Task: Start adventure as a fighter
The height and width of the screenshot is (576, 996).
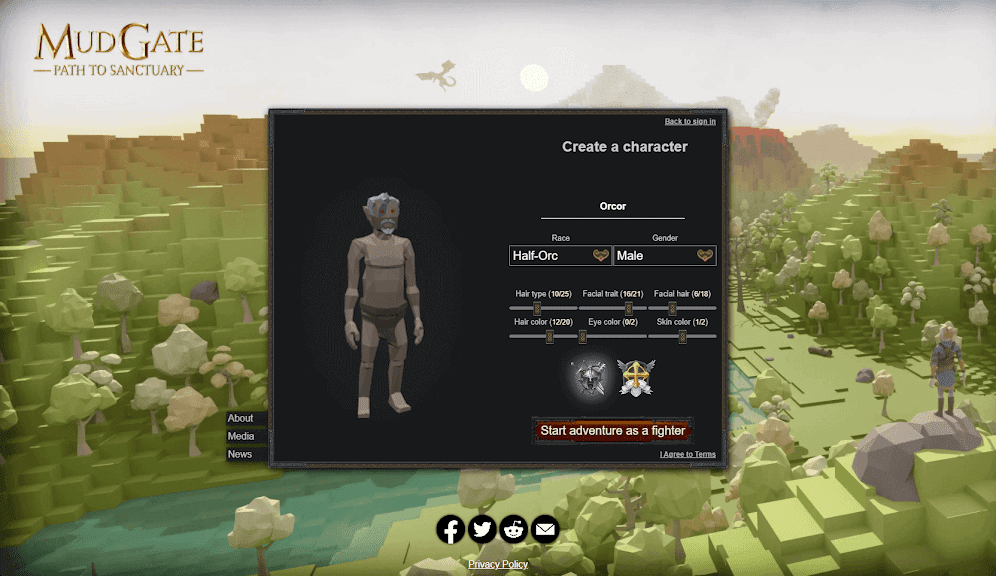Action: coord(612,431)
